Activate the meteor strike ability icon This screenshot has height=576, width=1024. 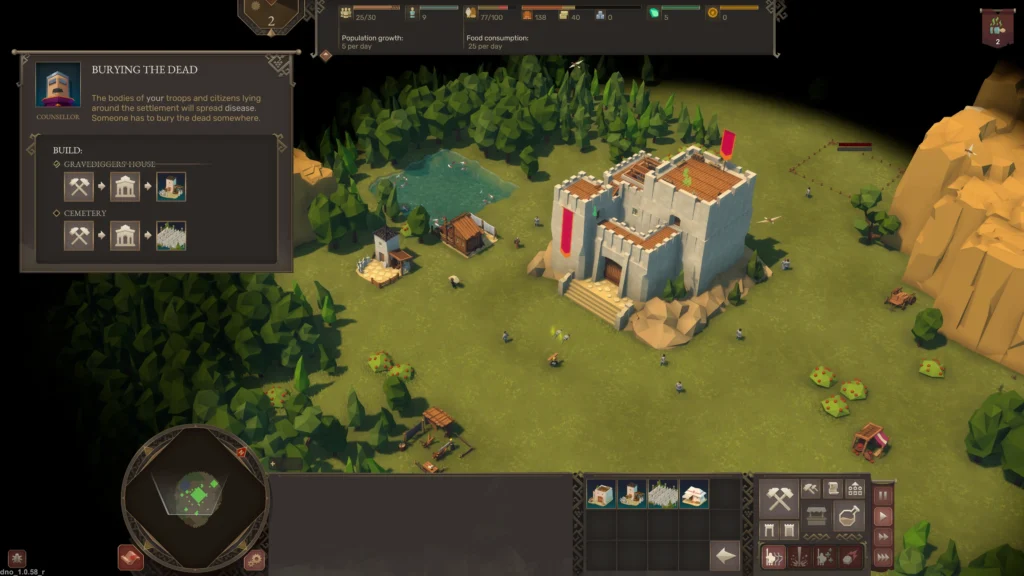(851, 556)
